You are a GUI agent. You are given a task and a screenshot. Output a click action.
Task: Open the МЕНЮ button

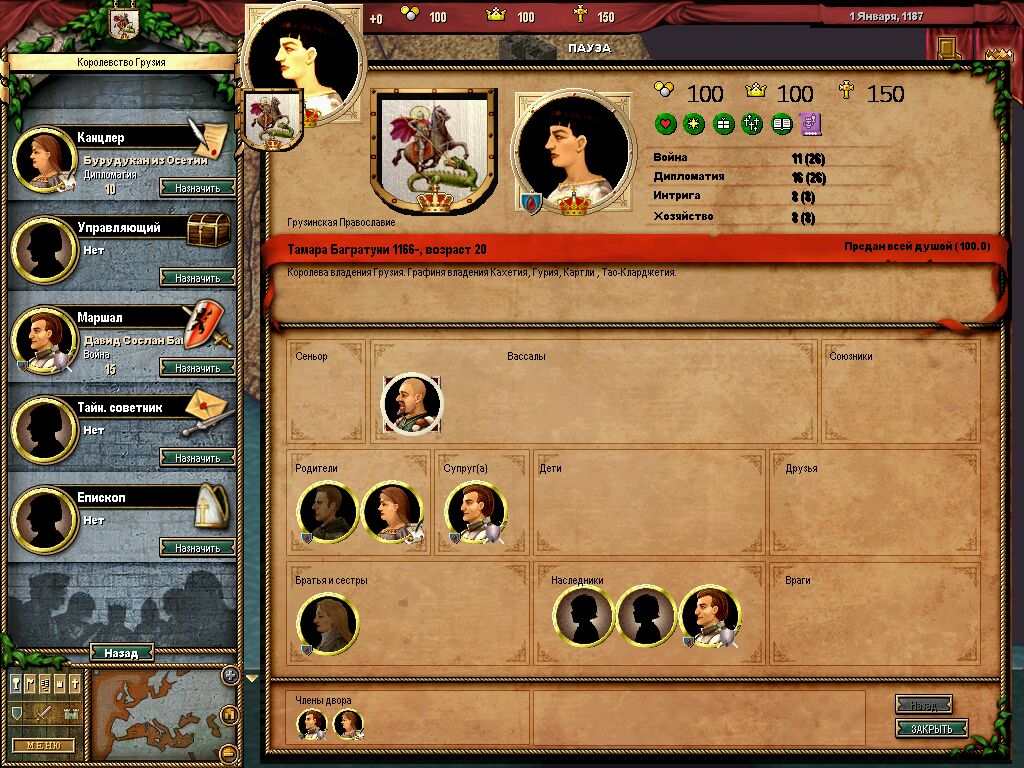(43, 745)
